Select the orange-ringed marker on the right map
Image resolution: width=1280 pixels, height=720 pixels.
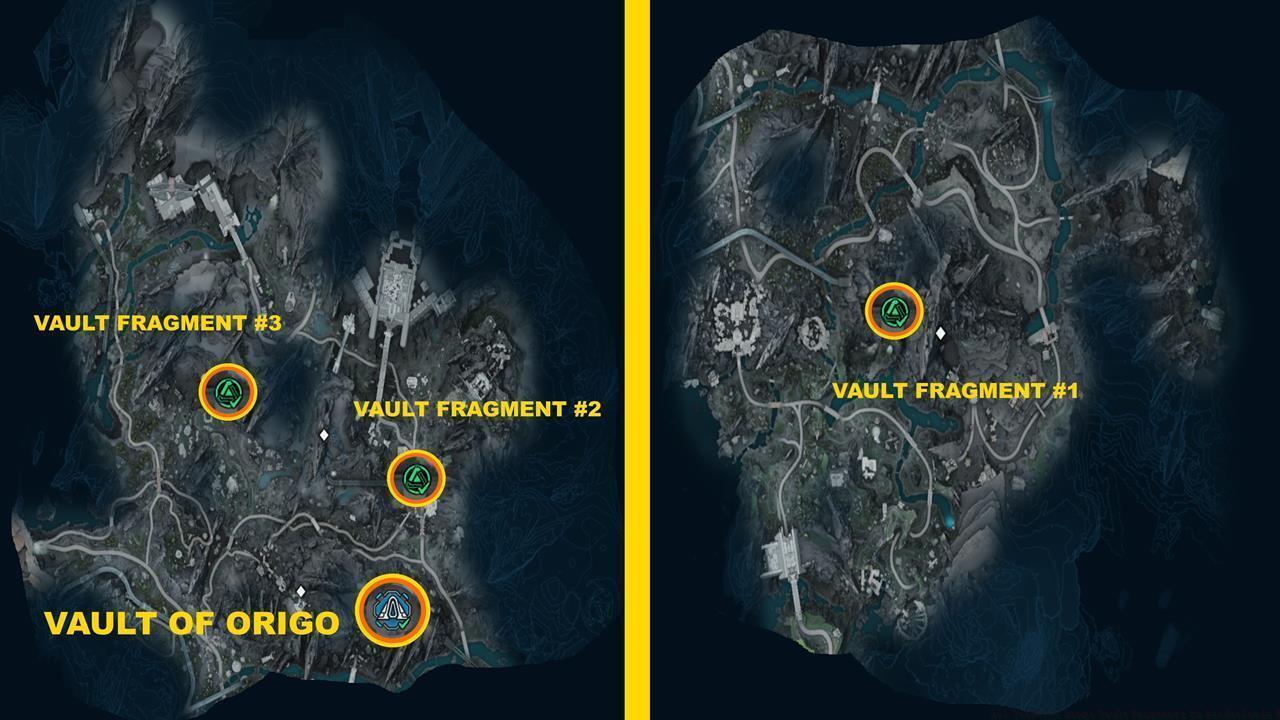click(893, 310)
